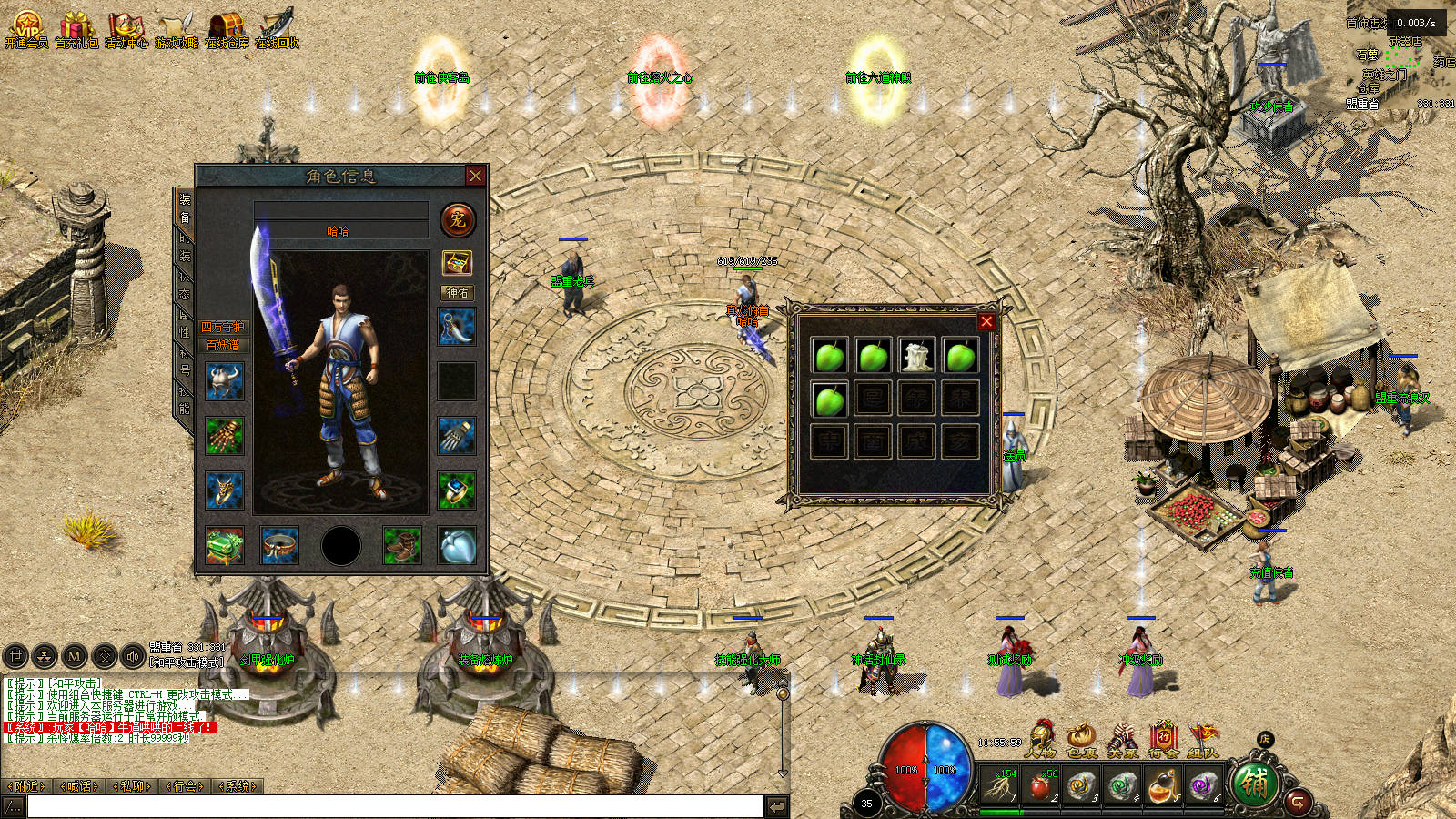
Task: Open the 人物 character menu
Action: click(x=1040, y=739)
